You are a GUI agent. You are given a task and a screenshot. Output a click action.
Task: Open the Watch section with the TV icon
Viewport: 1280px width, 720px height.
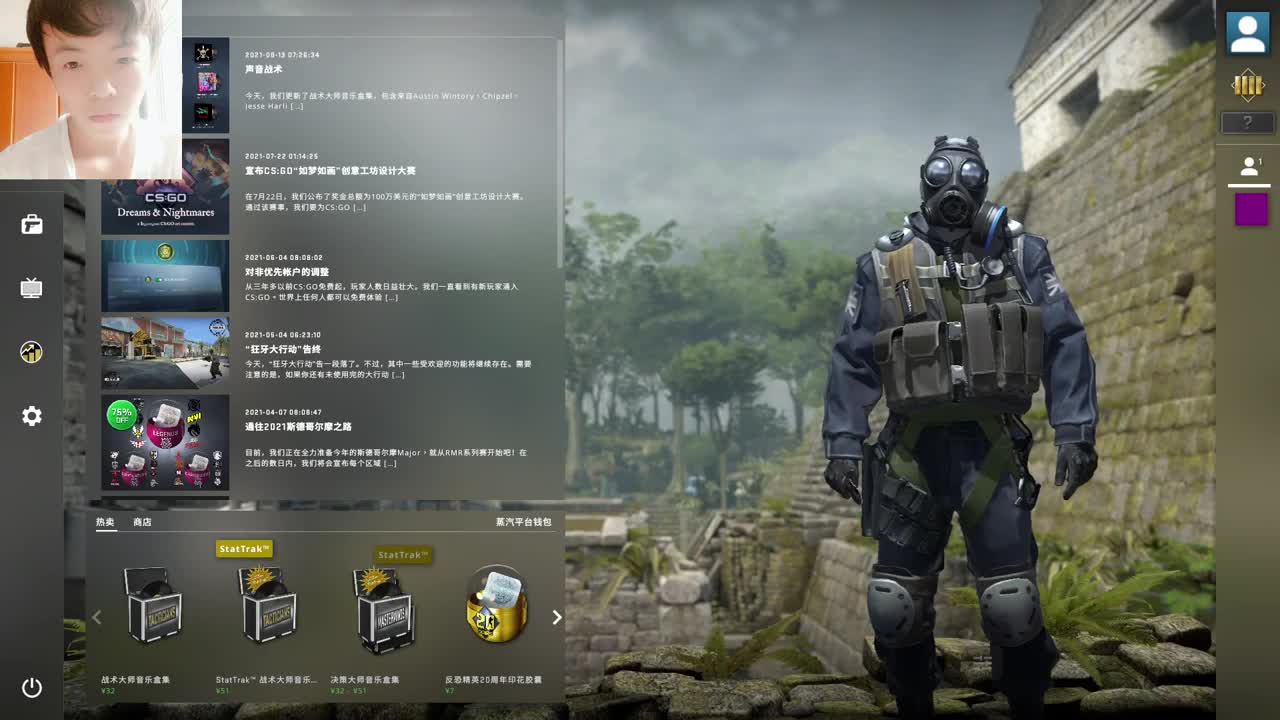(32, 288)
